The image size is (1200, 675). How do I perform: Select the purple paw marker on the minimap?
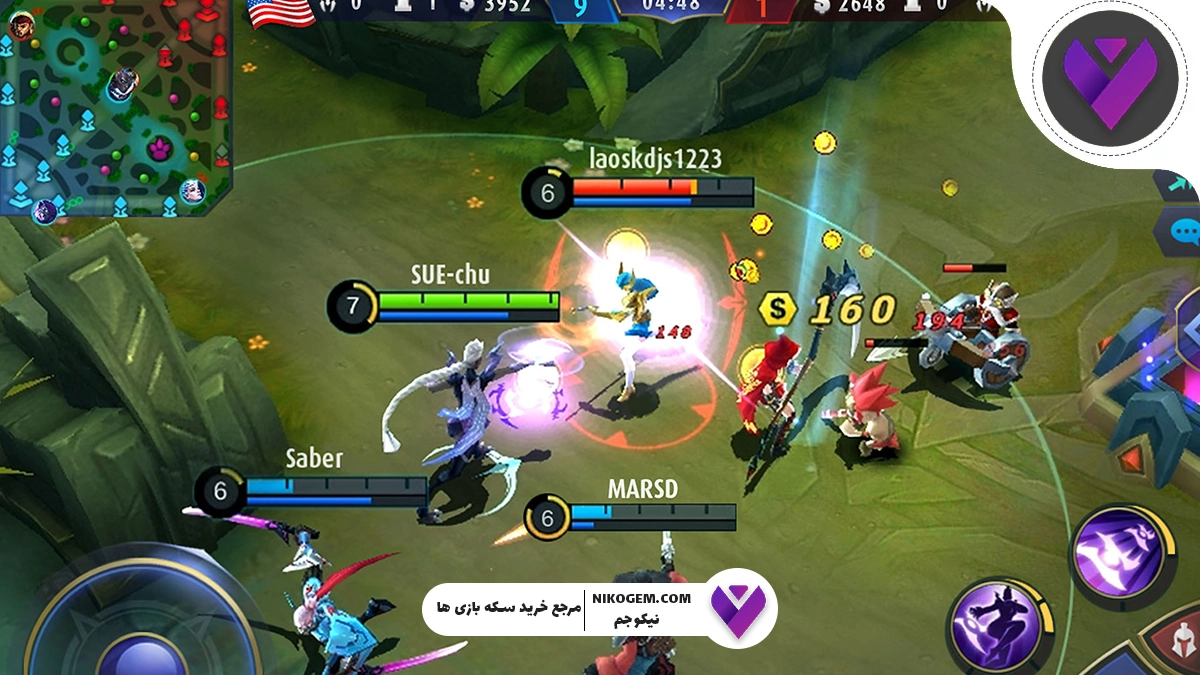(x=160, y=150)
